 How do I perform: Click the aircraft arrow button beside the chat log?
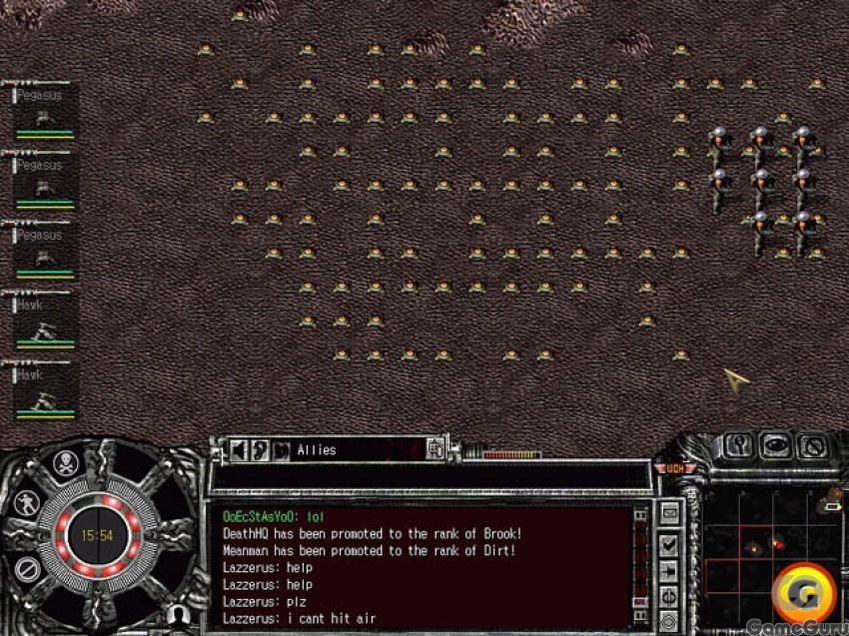click(669, 572)
